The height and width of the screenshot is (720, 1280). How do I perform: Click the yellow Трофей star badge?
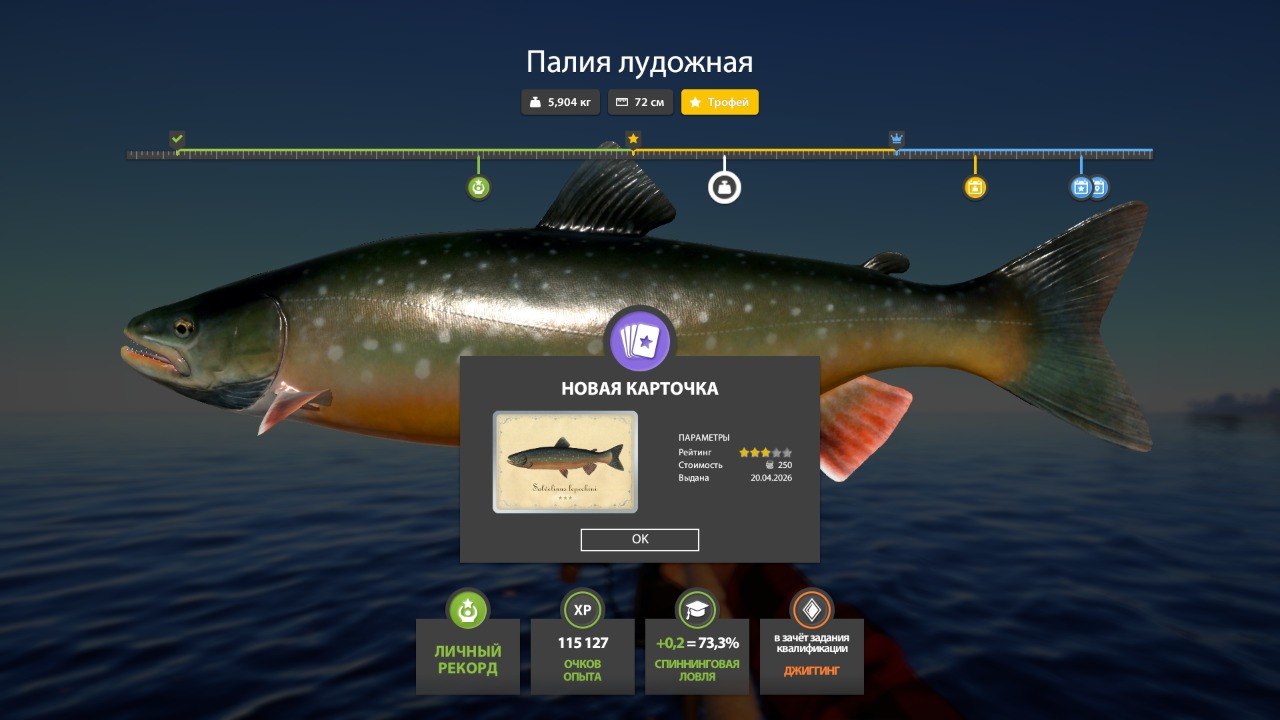coord(719,102)
